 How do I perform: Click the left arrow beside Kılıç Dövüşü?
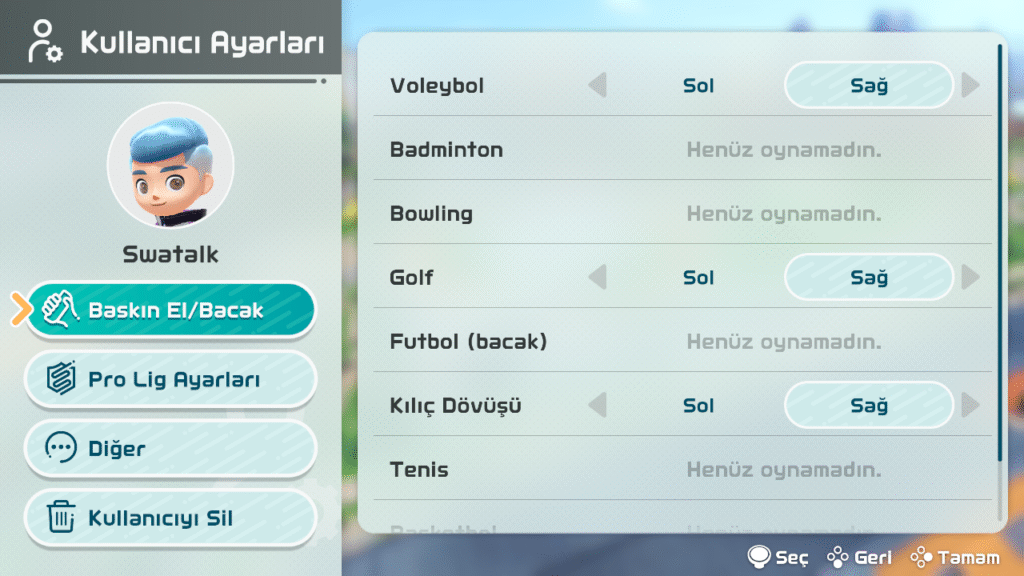point(597,406)
